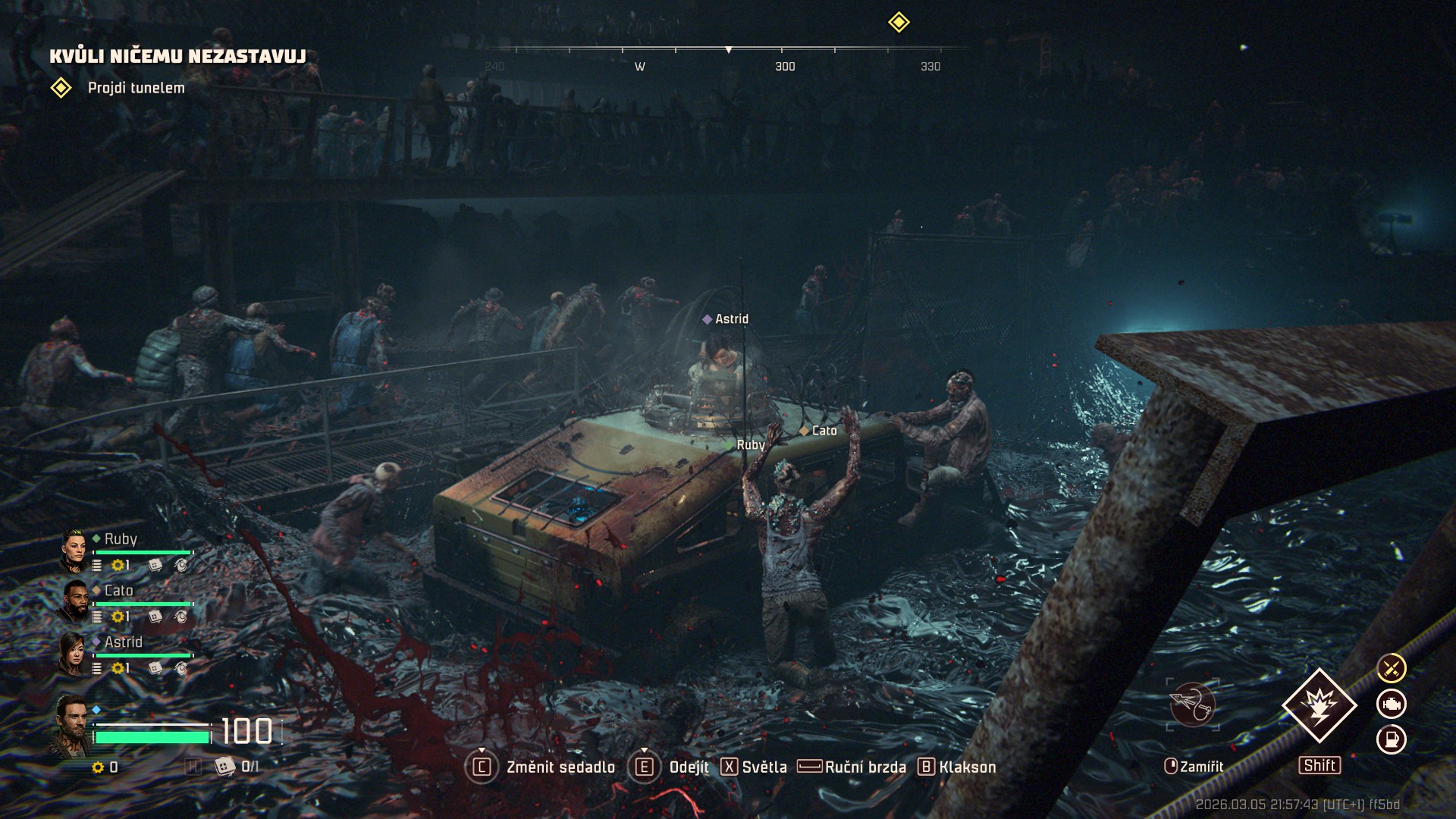Click the crossed bullets ammo status icon
Image resolution: width=1456 pixels, height=819 pixels.
(1392, 668)
